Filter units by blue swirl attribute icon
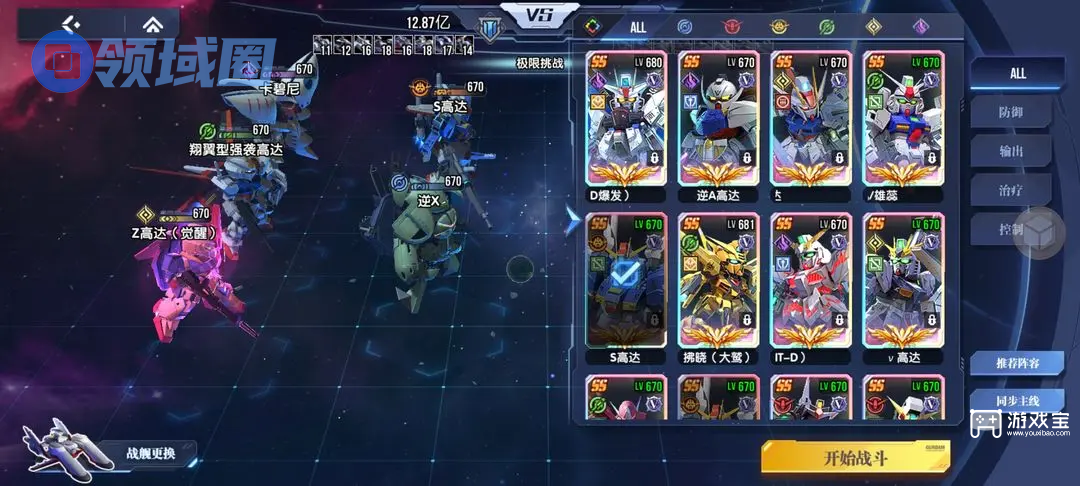The height and width of the screenshot is (486, 1080). [684, 27]
